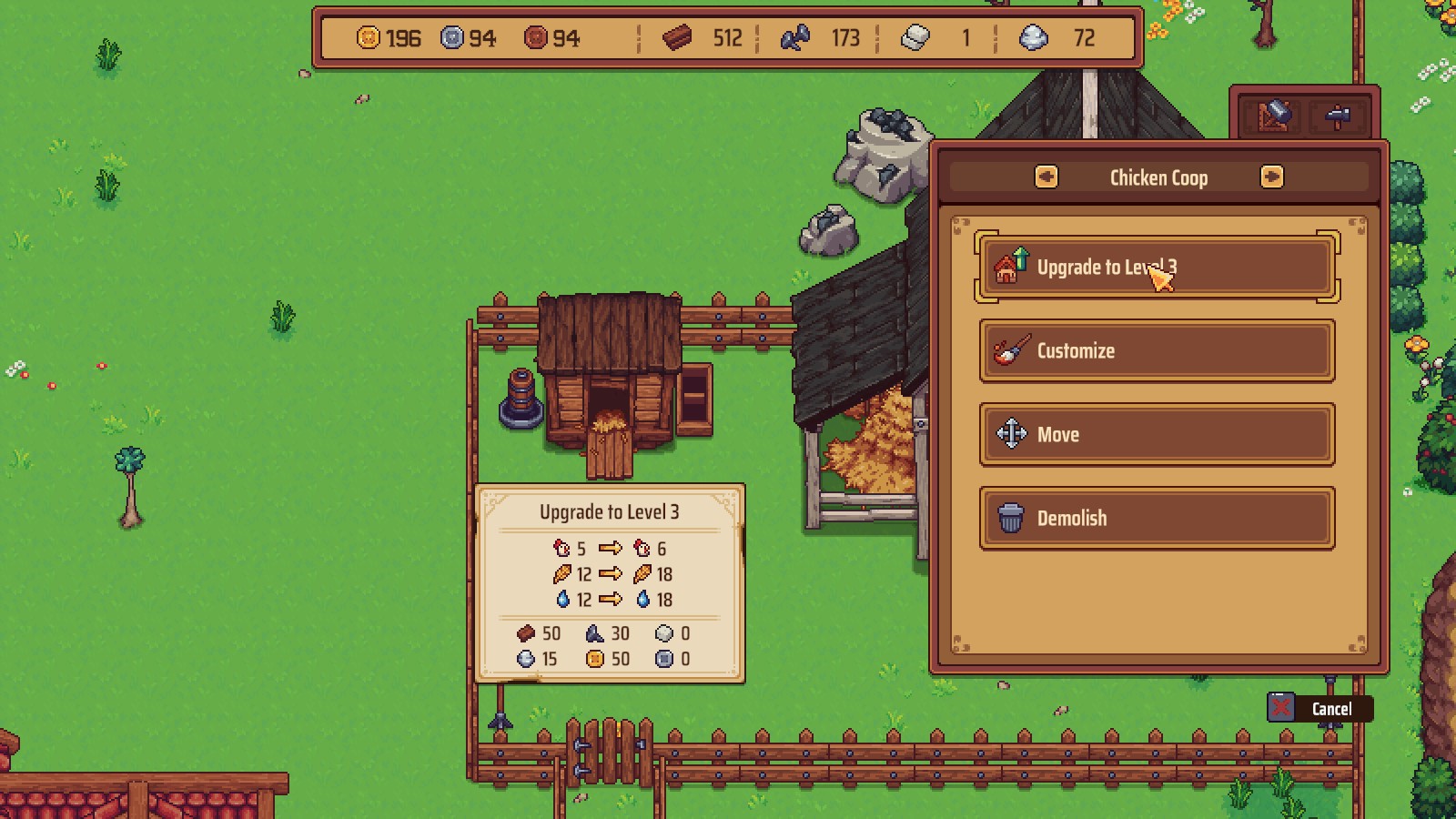The image size is (1456, 819).
Task: Open the Customize option
Action: click(1156, 351)
